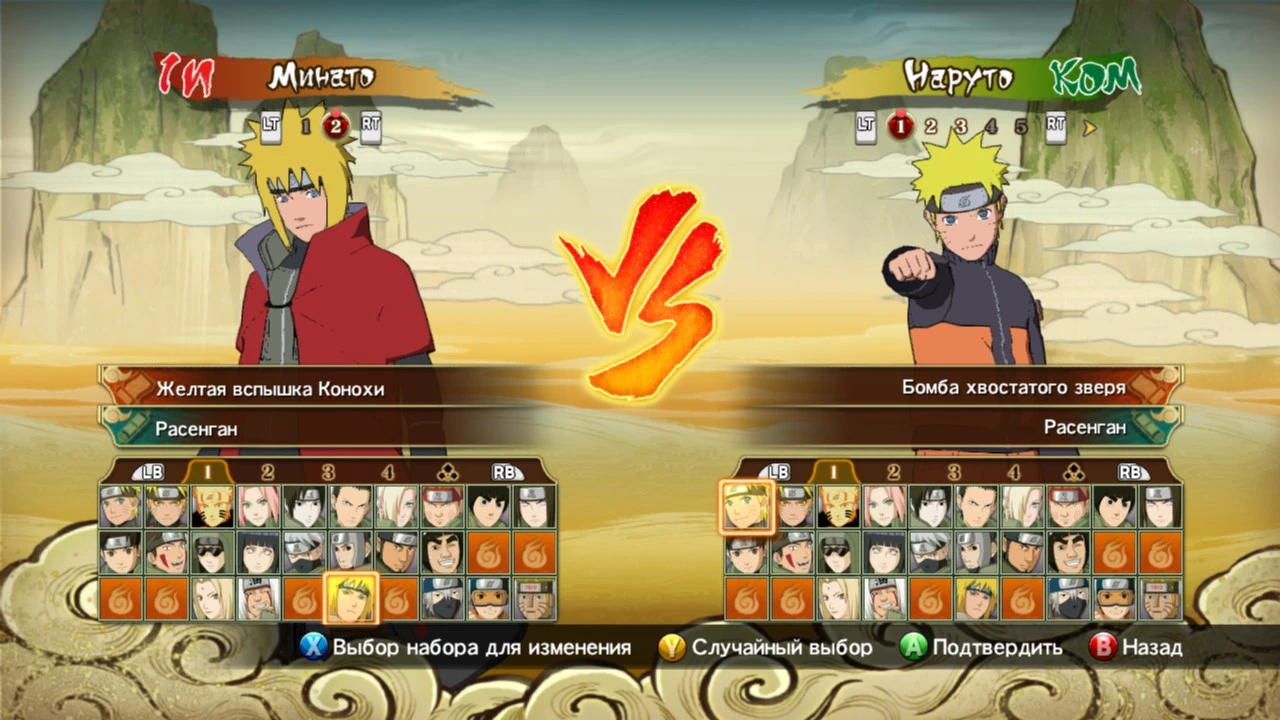
Task: Select Sakura's portrait on the left roster
Action: pyautogui.click(x=259, y=506)
